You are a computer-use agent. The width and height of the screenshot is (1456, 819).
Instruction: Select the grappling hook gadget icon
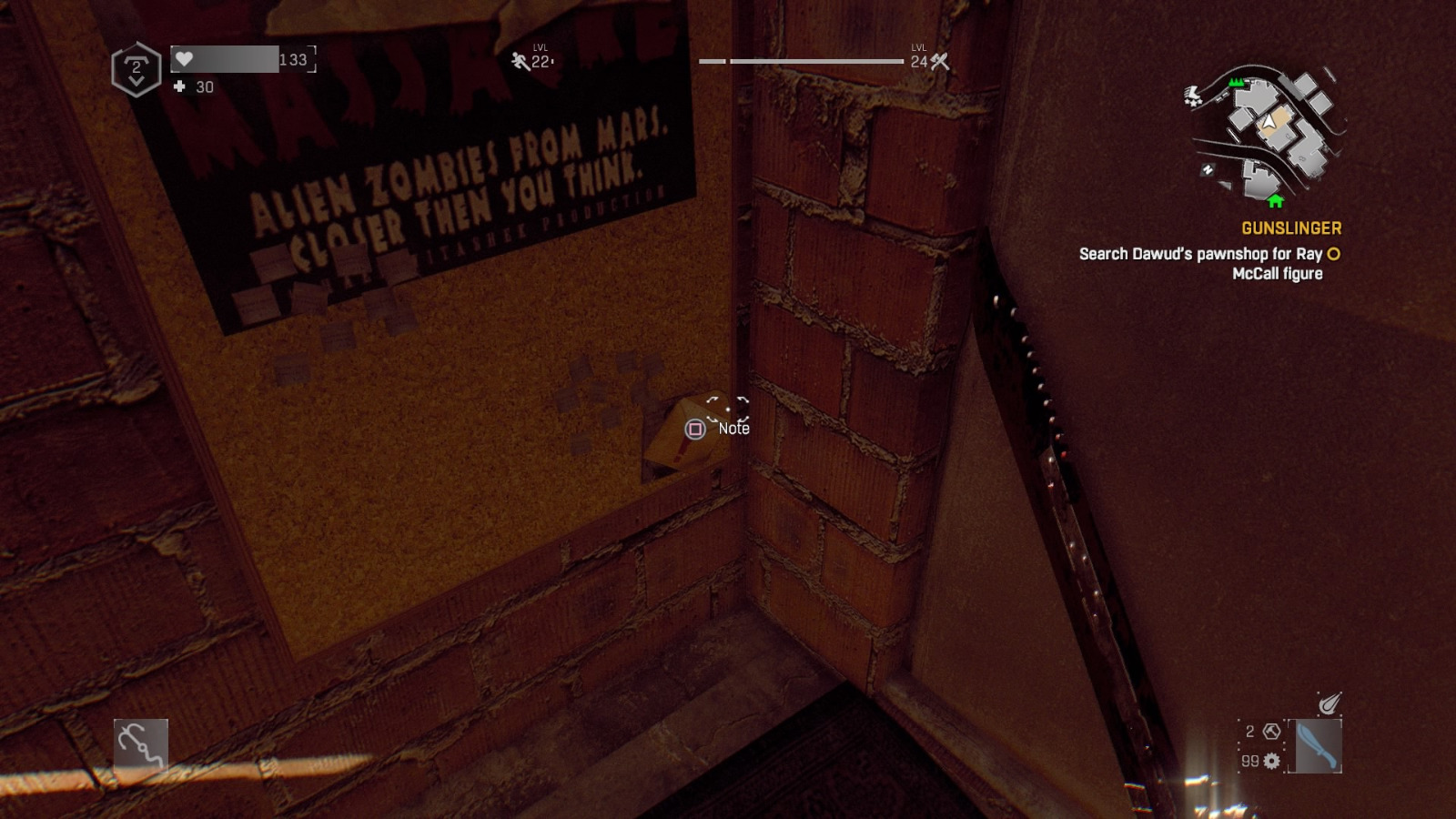[141, 746]
